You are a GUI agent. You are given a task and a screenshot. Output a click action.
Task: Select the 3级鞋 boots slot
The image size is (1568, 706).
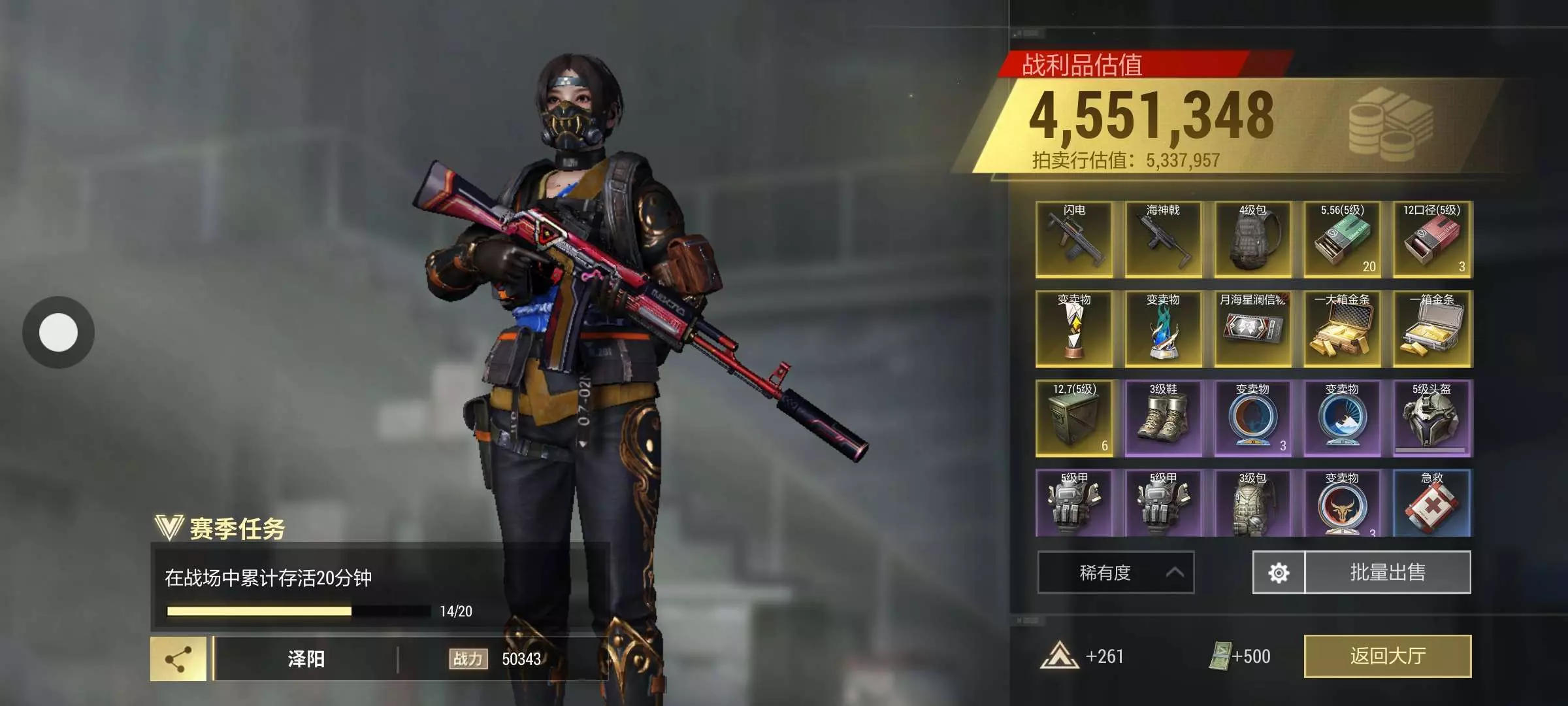tap(1163, 418)
